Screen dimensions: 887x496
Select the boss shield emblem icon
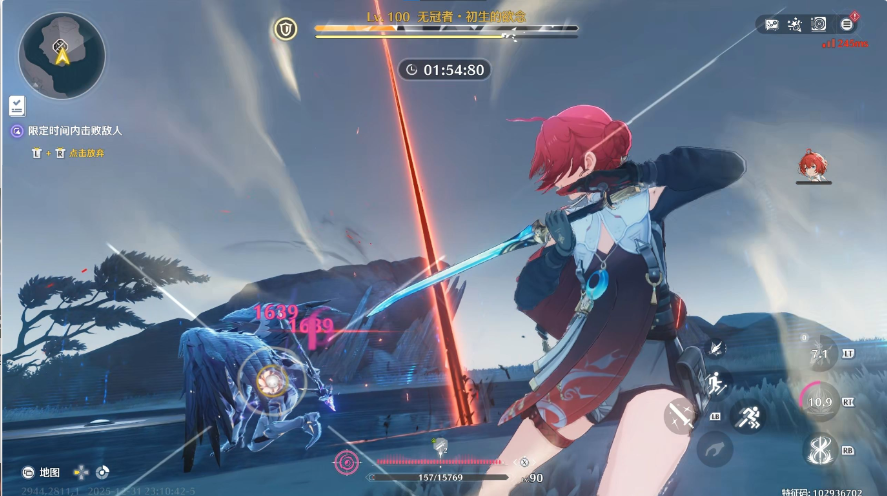point(286,29)
